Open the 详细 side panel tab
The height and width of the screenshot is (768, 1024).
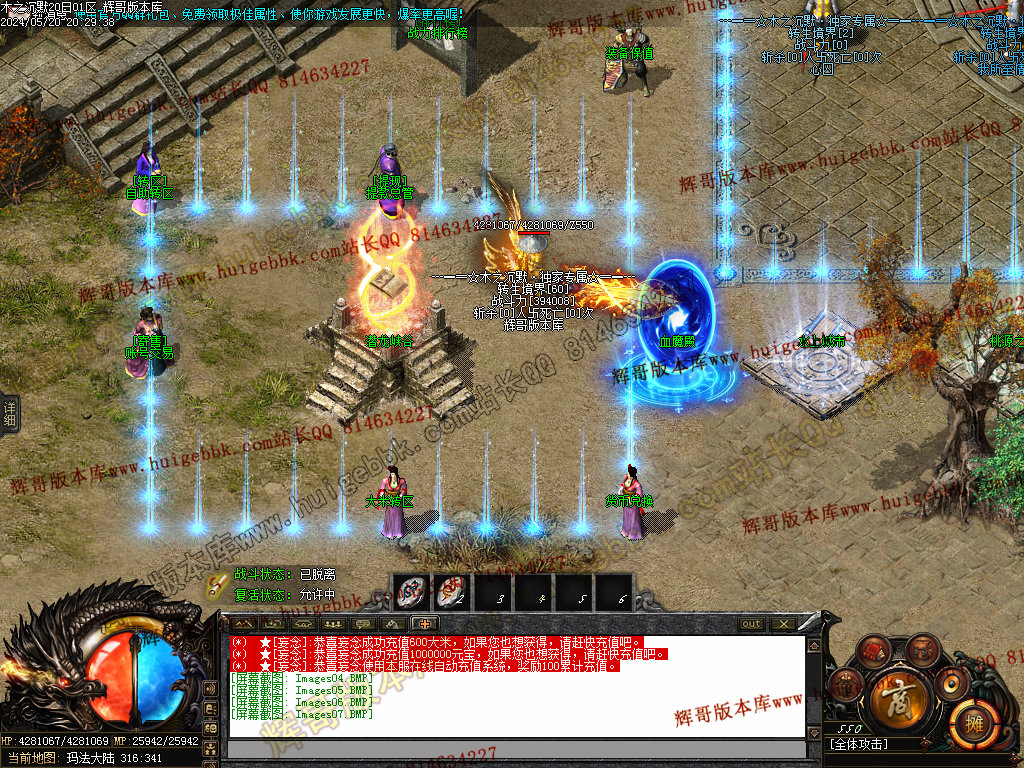click(x=10, y=416)
